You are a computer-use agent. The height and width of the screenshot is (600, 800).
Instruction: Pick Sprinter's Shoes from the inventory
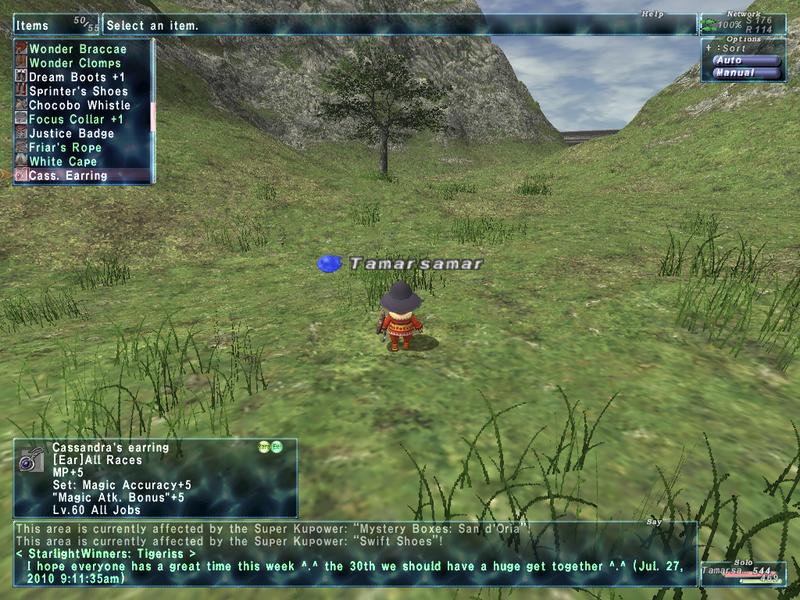click(x=79, y=91)
